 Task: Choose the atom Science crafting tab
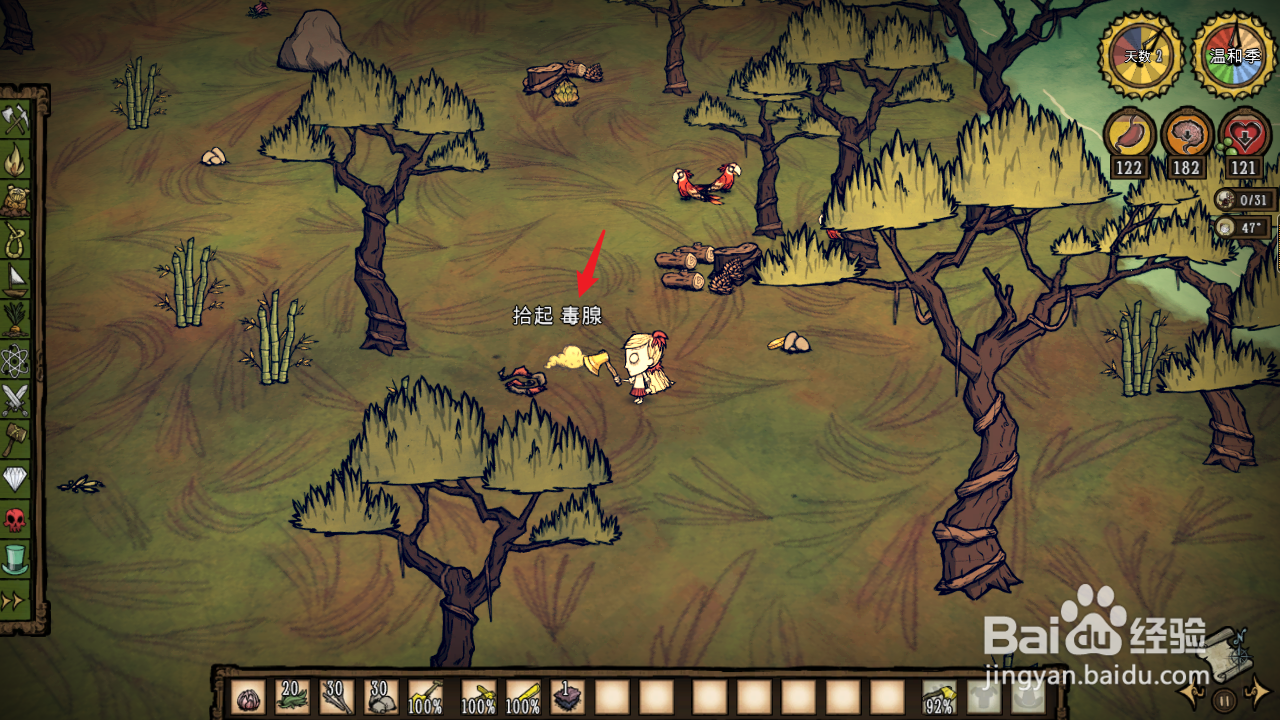tap(17, 359)
